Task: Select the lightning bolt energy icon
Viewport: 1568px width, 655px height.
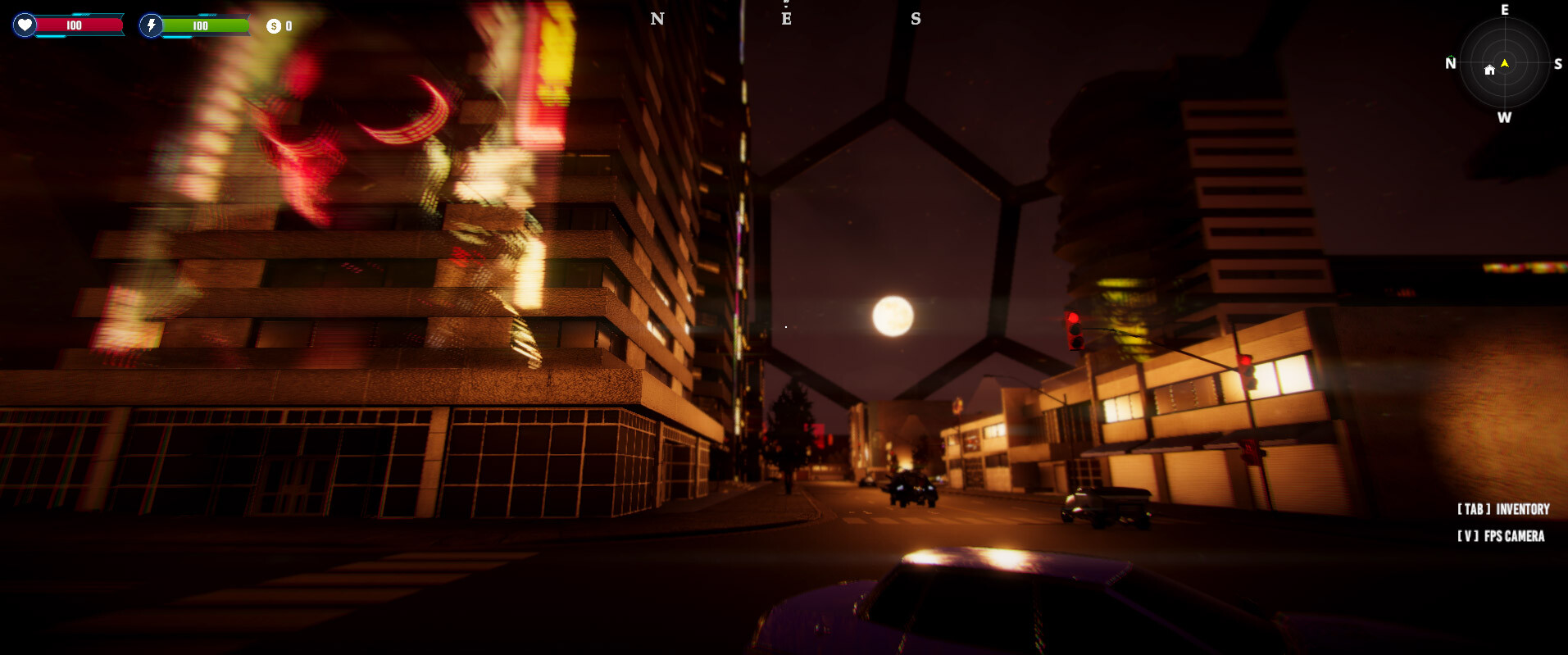Action: [x=150, y=25]
